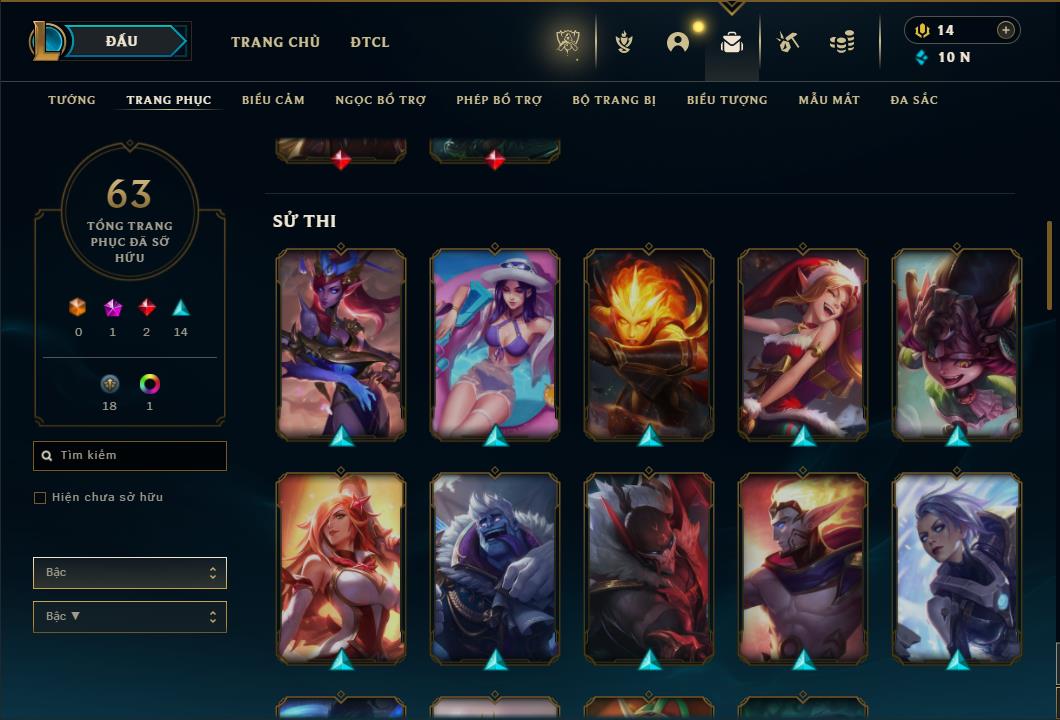
Task: Open the ĐTCL menu entry
Action: coord(370,42)
